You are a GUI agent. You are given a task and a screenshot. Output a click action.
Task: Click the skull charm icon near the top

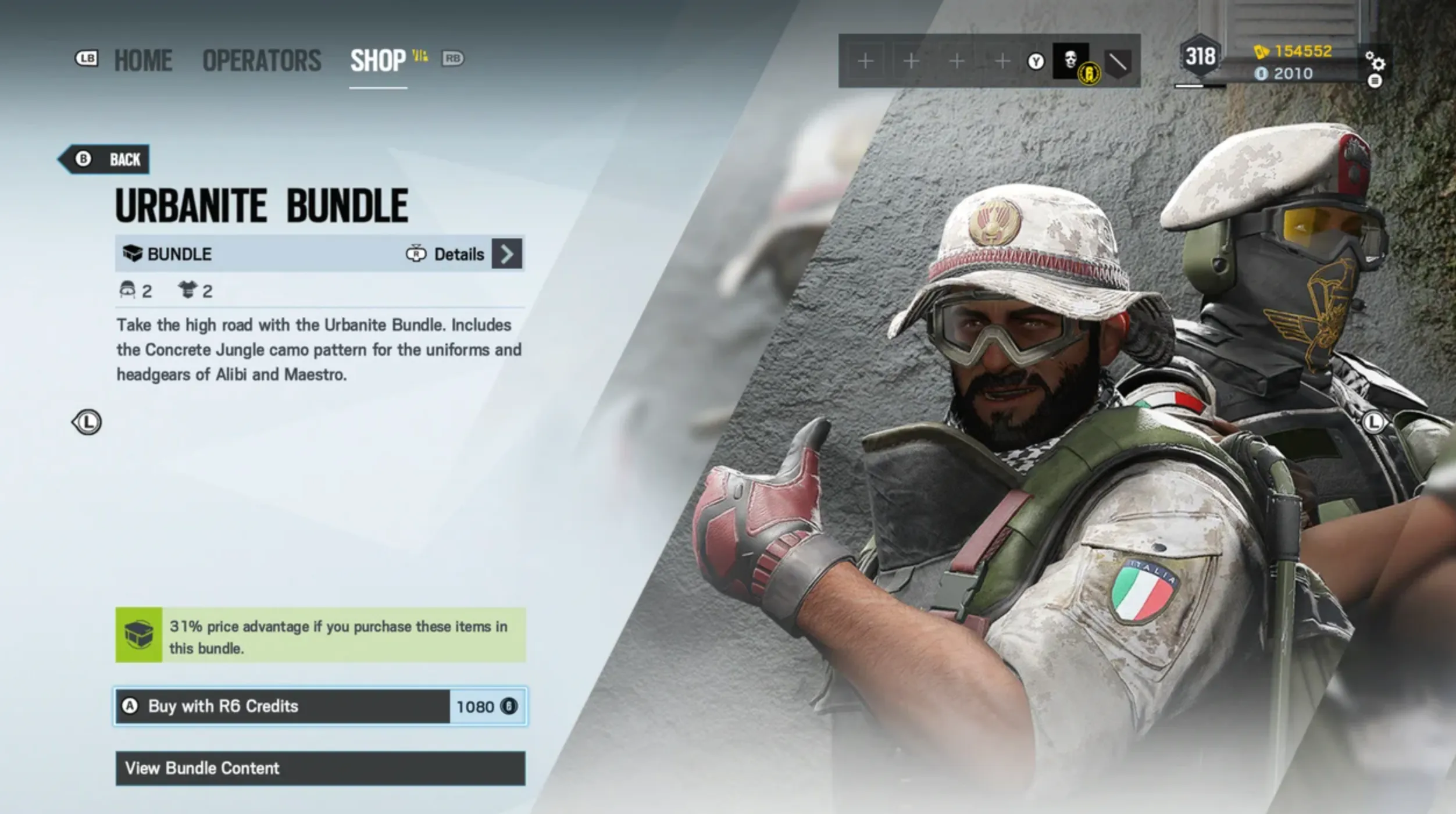coord(1069,58)
